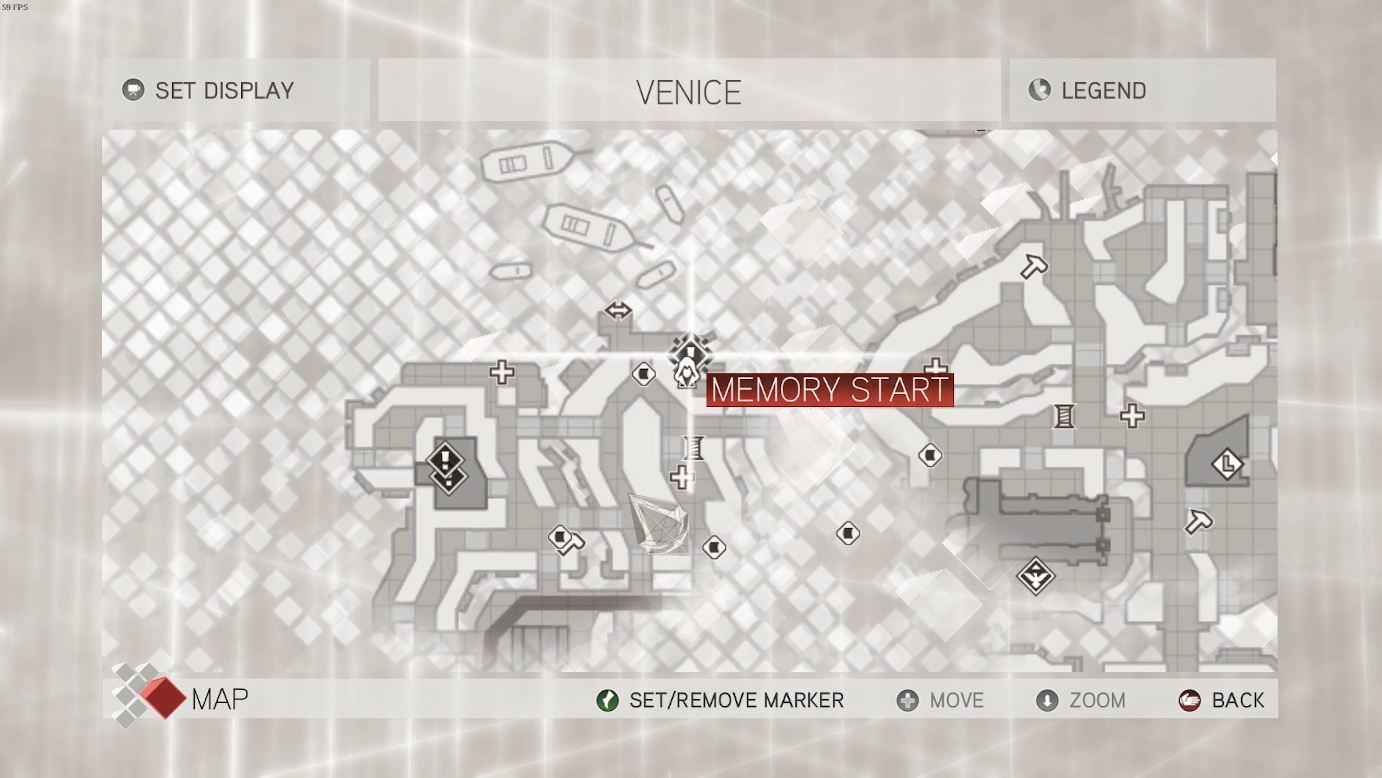Viewport: 1382px width, 778px height.
Task: Click the exclamation mark mission marker
Action: [445, 460]
